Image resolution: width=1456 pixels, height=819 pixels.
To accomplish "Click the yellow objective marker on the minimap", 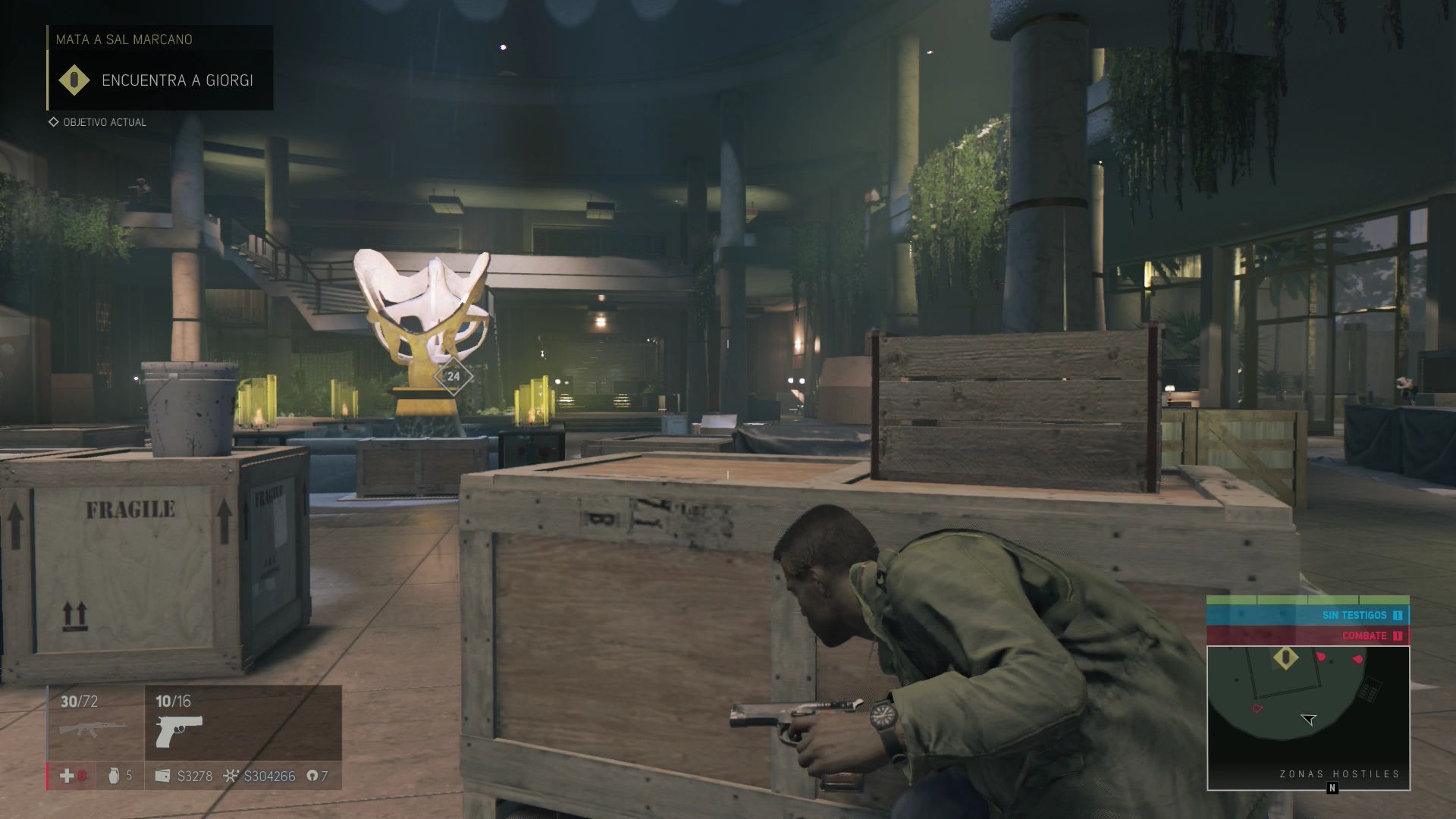I will click(1285, 657).
